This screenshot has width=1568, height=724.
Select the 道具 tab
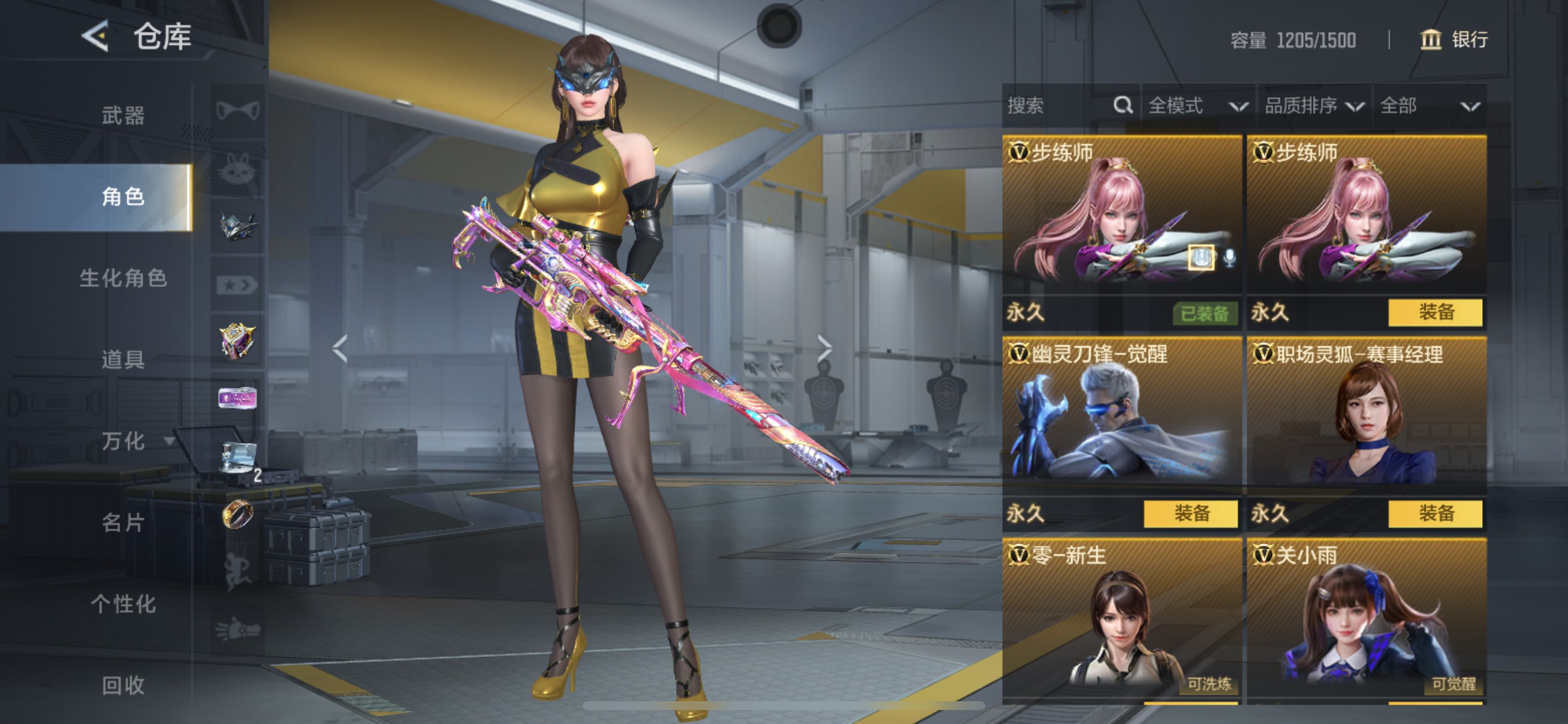tap(123, 360)
